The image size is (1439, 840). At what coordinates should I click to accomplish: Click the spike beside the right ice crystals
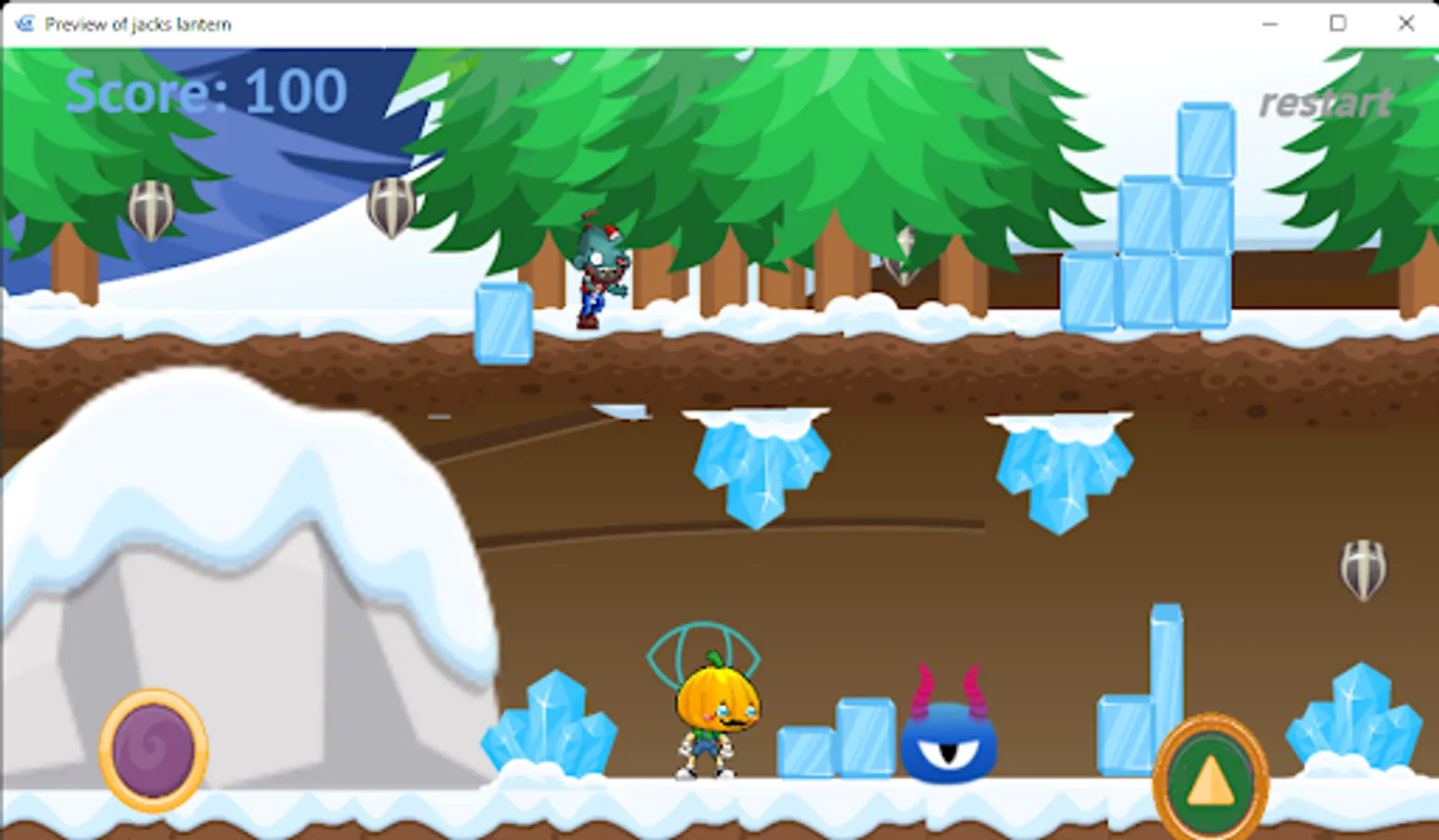(x=1365, y=571)
